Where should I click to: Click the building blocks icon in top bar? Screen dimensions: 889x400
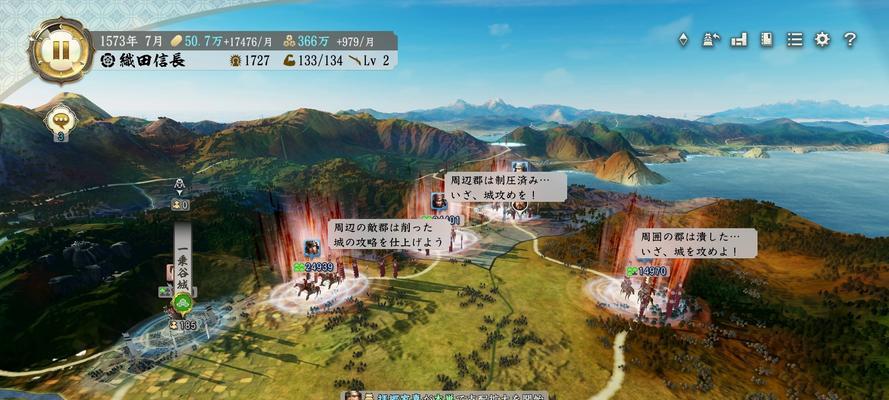pos(740,39)
